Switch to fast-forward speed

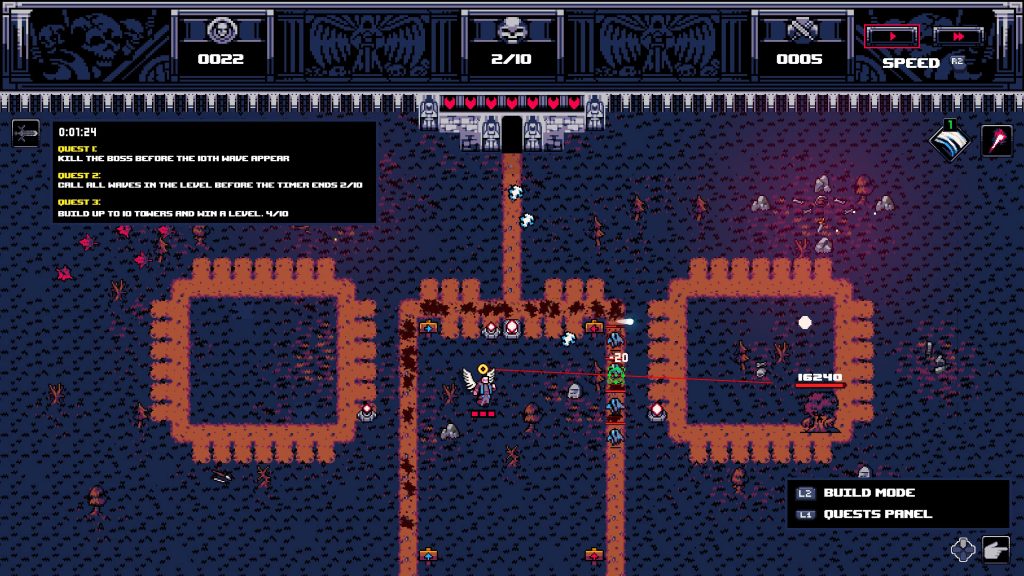tap(957, 36)
